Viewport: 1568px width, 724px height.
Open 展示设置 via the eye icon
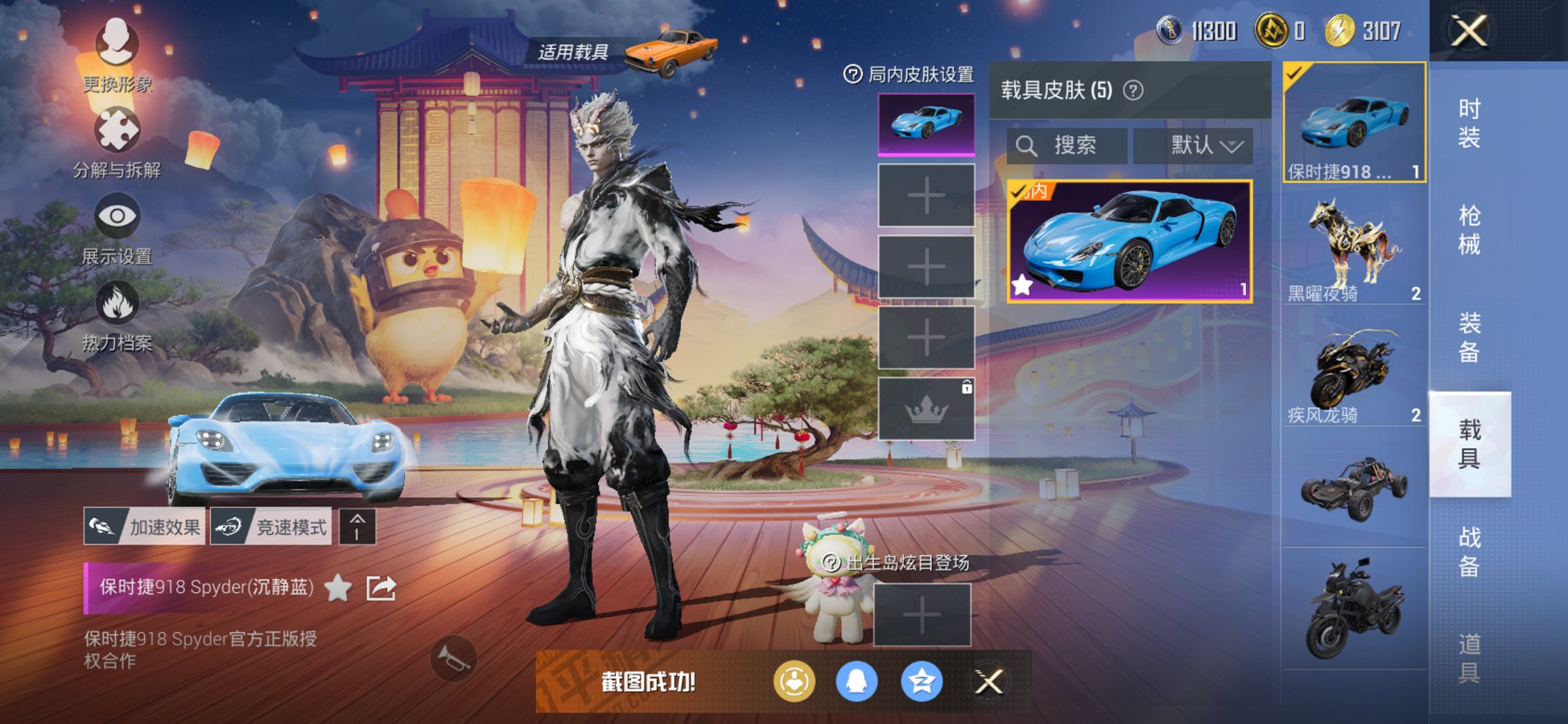118,216
